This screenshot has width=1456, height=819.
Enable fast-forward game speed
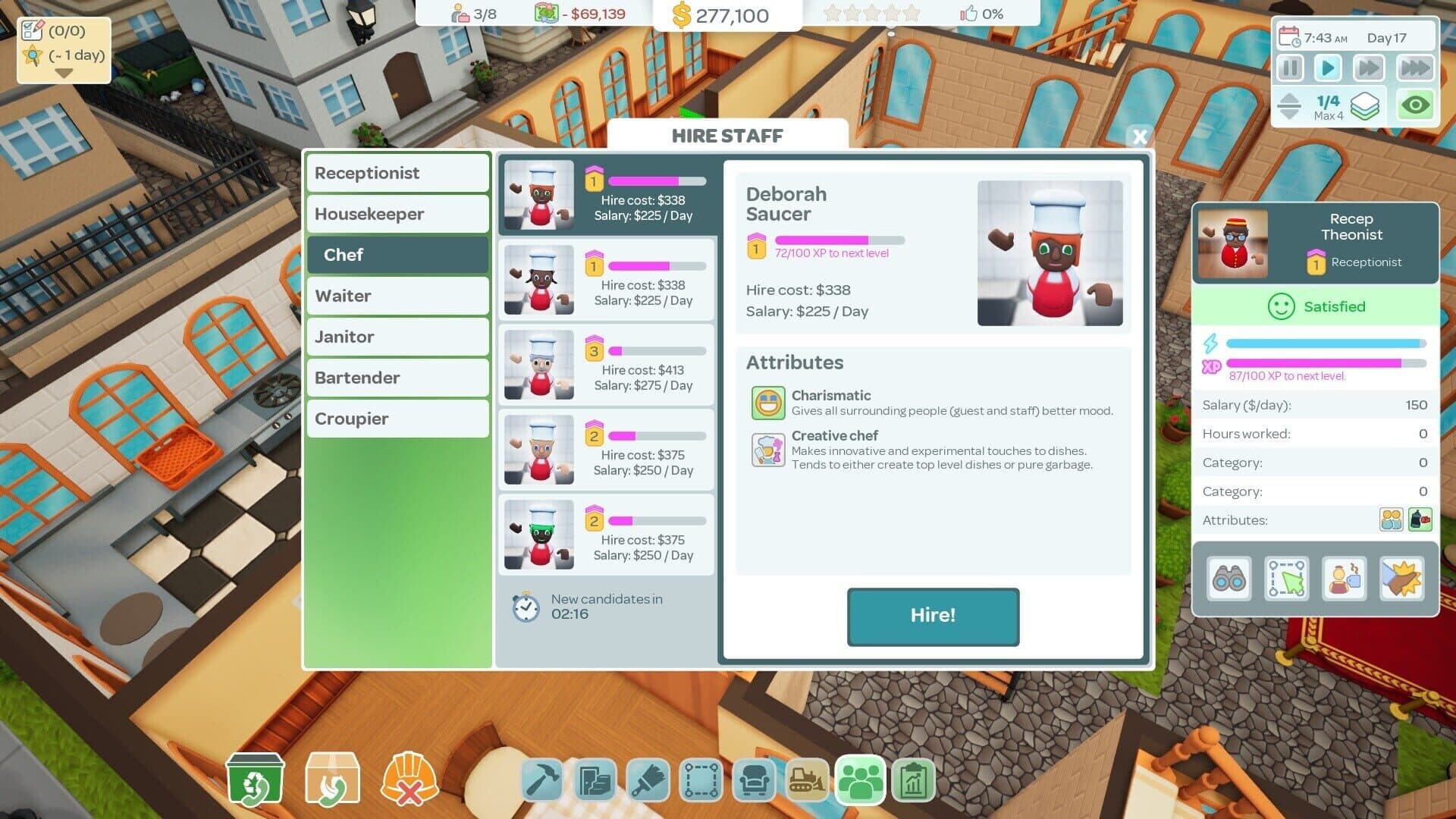pyautogui.click(x=1369, y=67)
